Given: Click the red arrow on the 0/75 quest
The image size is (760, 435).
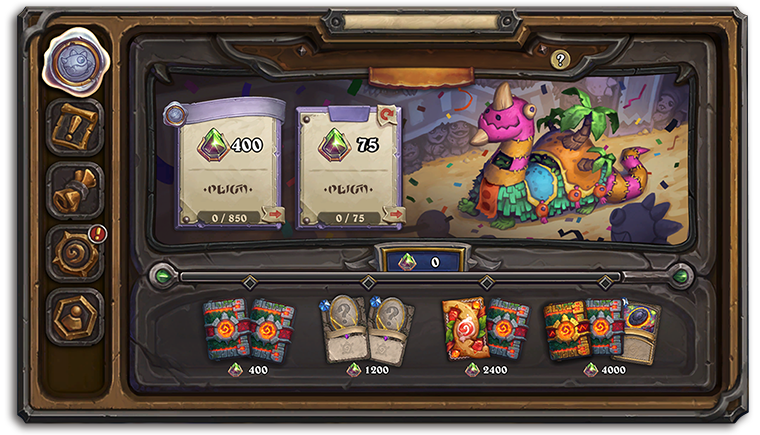Looking at the screenshot, I should click(x=394, y=214).
